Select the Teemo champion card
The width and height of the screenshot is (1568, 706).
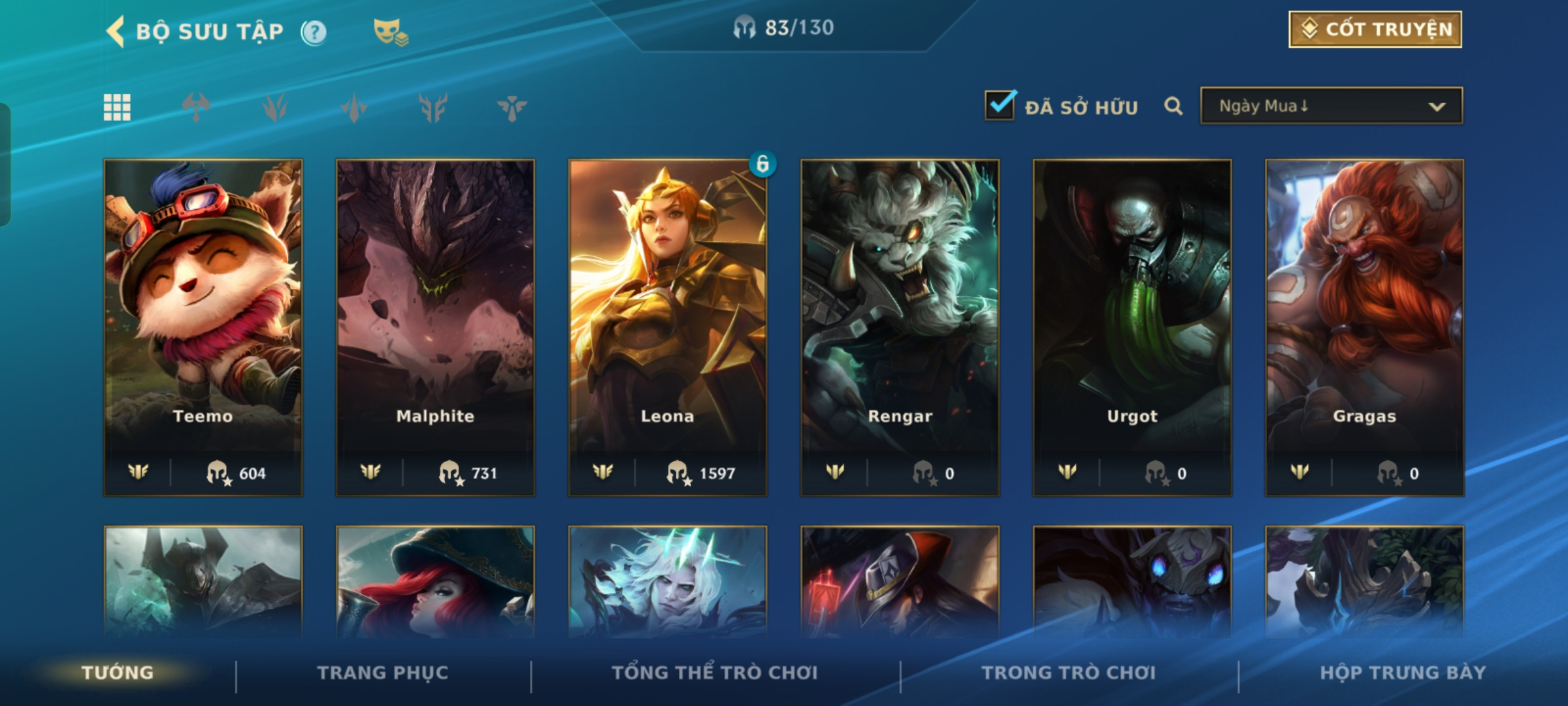(x=203, y=327)
